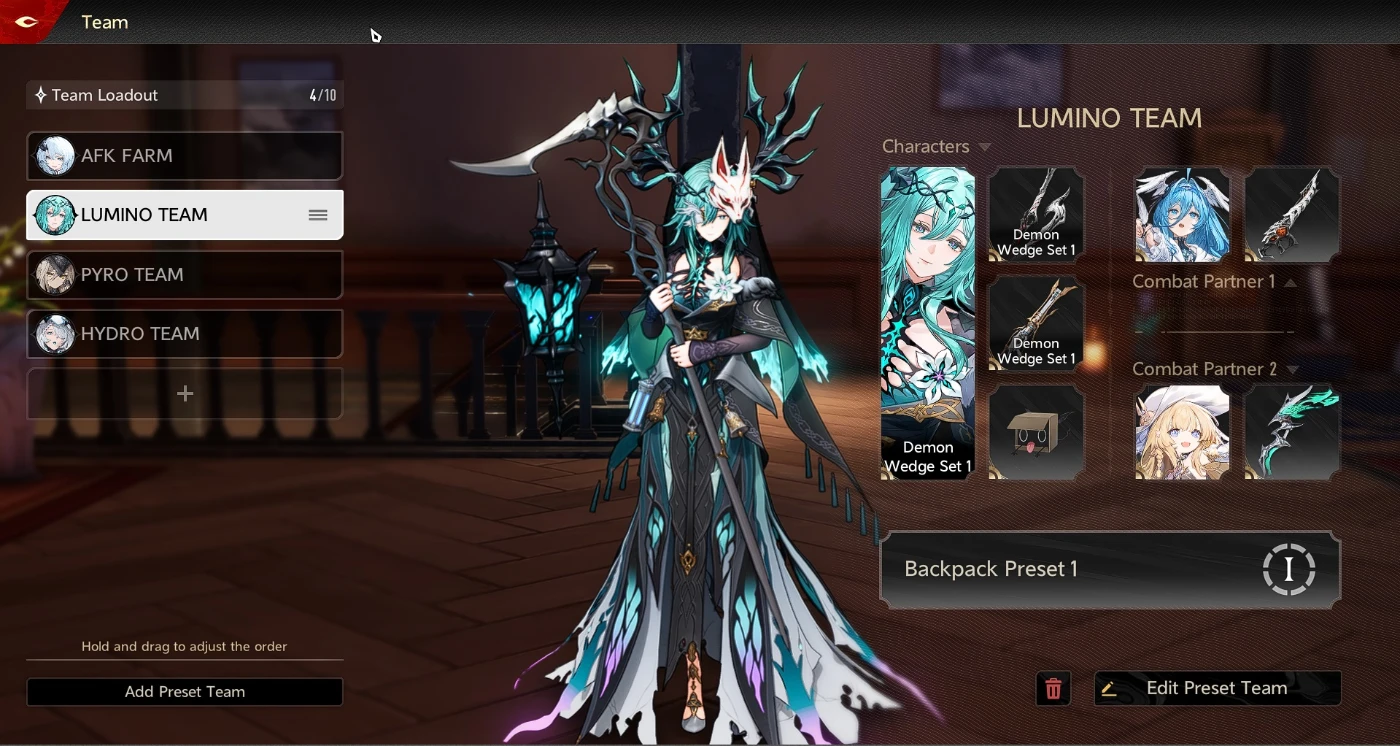Add a new loadout in the empty plus slot

pos(185,394)
